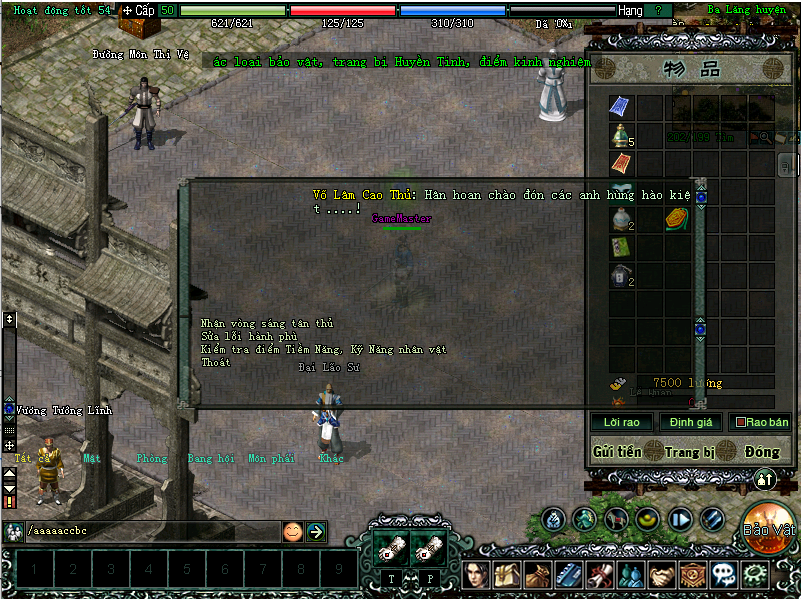The height and width of the screenshot is (599, 801).
Task: Send the chat message with the arrow button
Action: [x=316, y=532]
